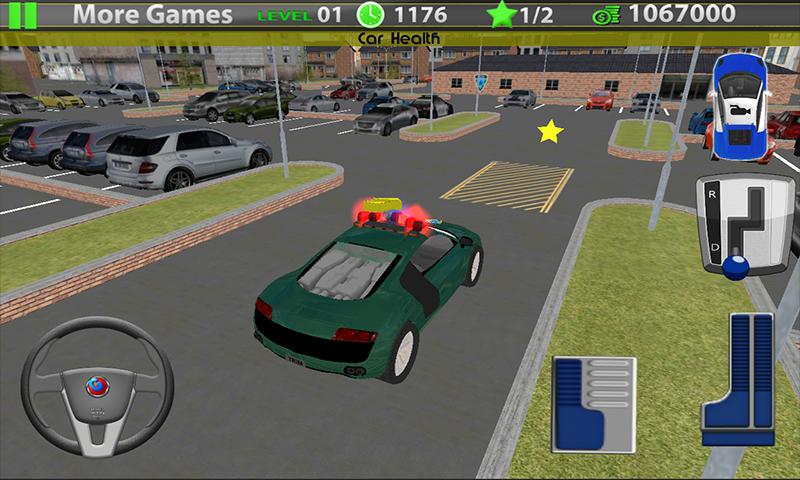Open the More Games link
This screenshot has width=800, height=480.
tap(153, 15)
